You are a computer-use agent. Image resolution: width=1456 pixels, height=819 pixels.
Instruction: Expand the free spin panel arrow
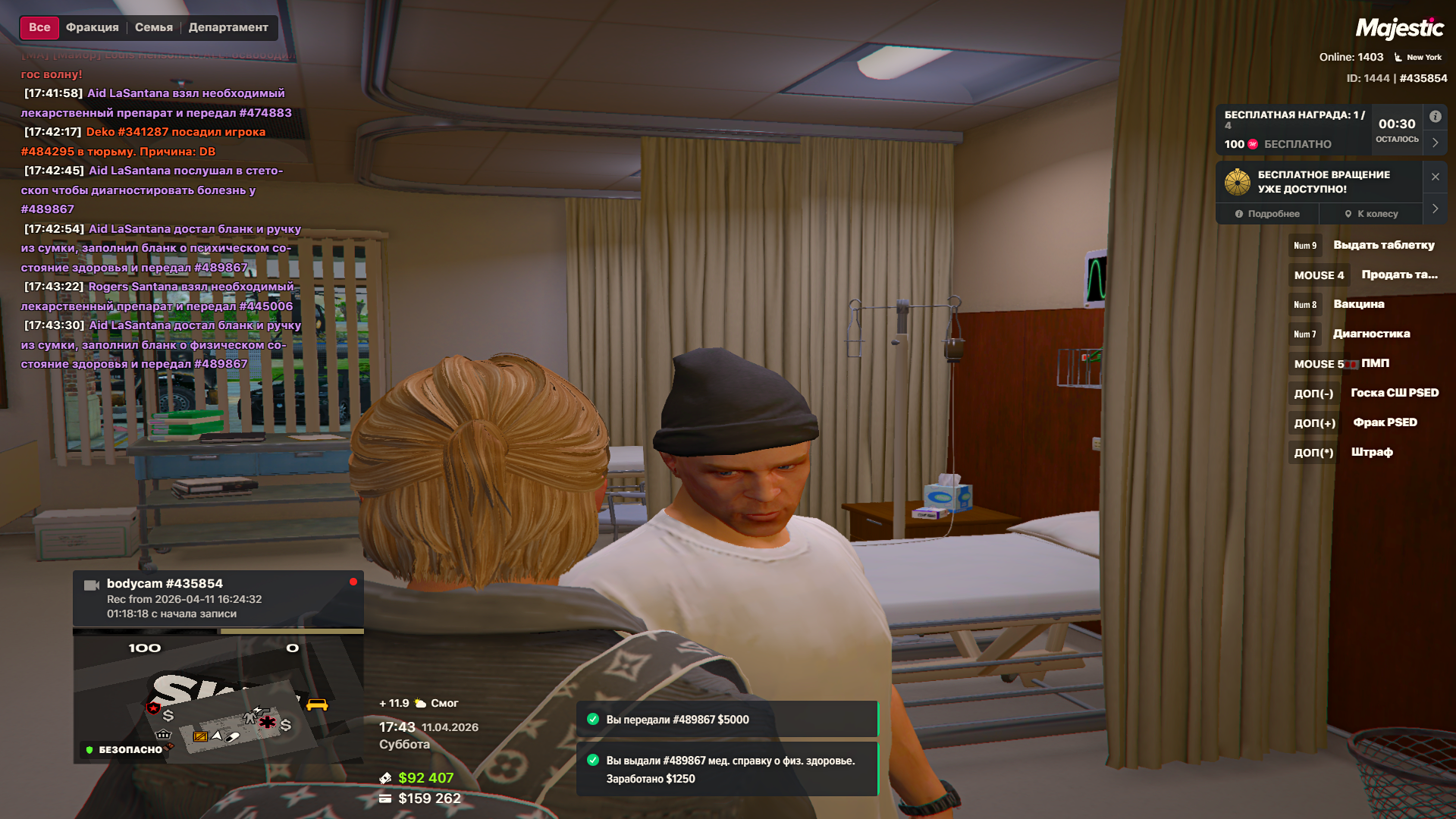click(1435, 209)
